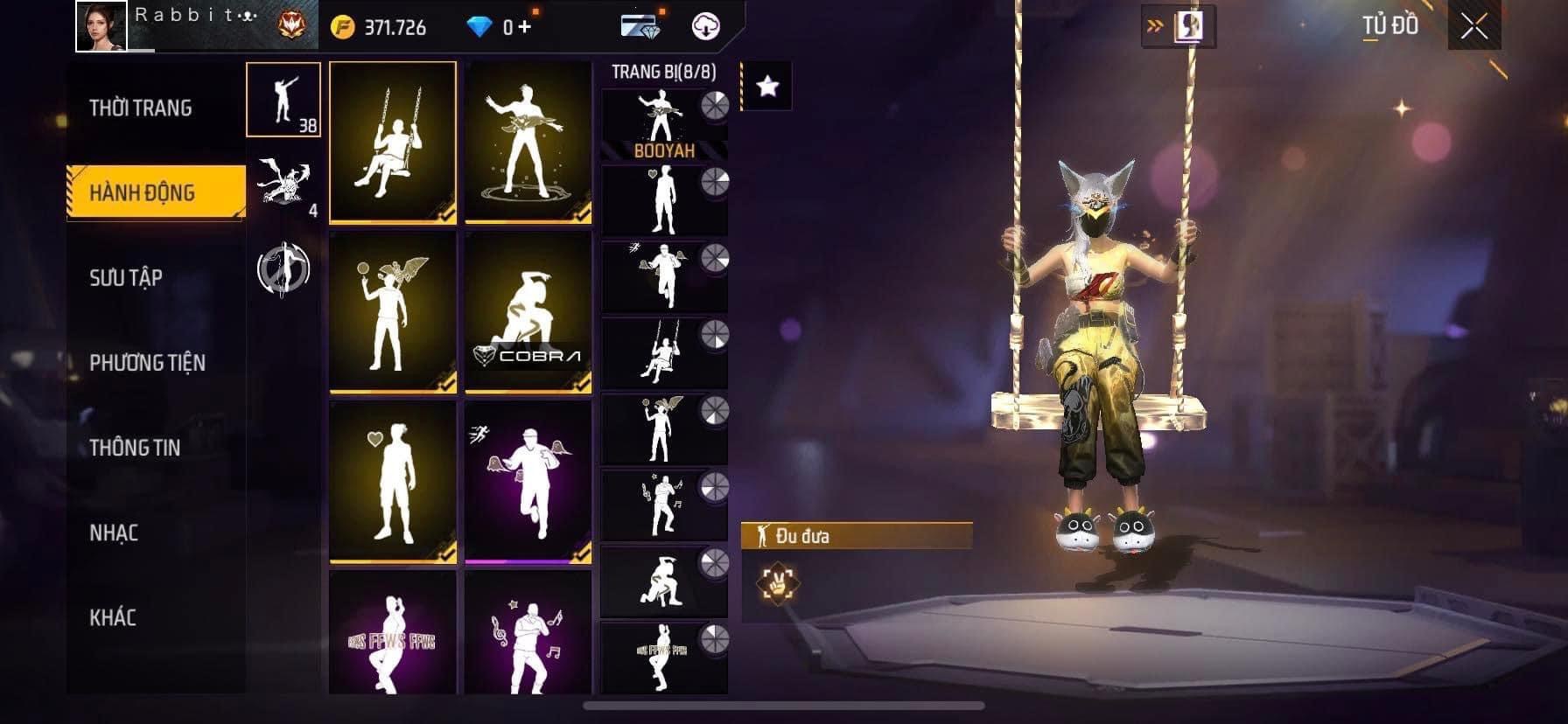Select the Khác category
This screenshot has height=724, width=1568.
tap(113, 617)
